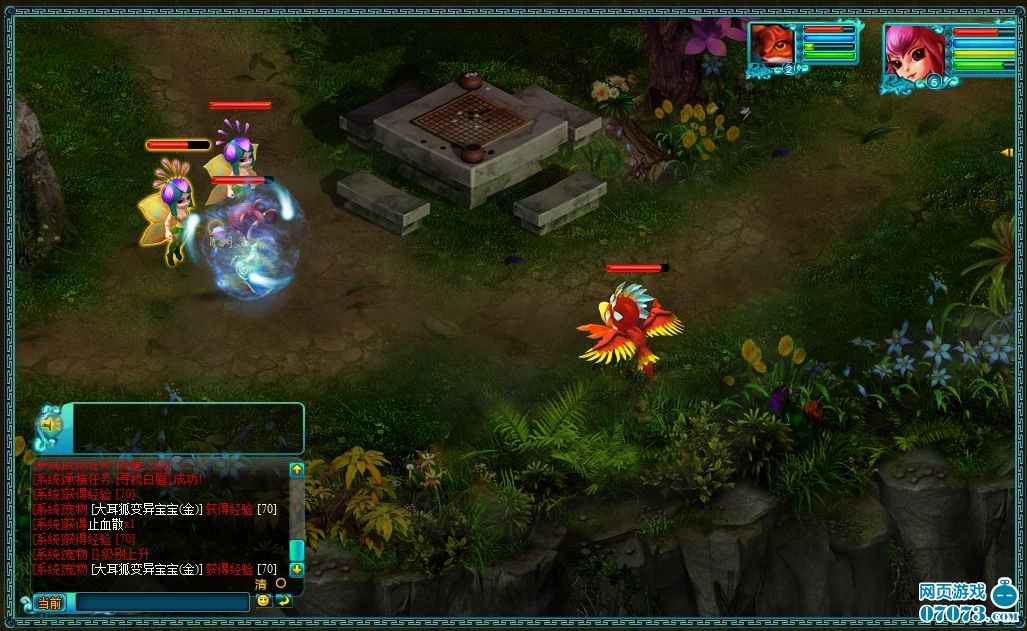The height and width of the screenshot is (631, 1027).
Task: Expand the yellow arrow side panel
Action: pos(1007,152)
